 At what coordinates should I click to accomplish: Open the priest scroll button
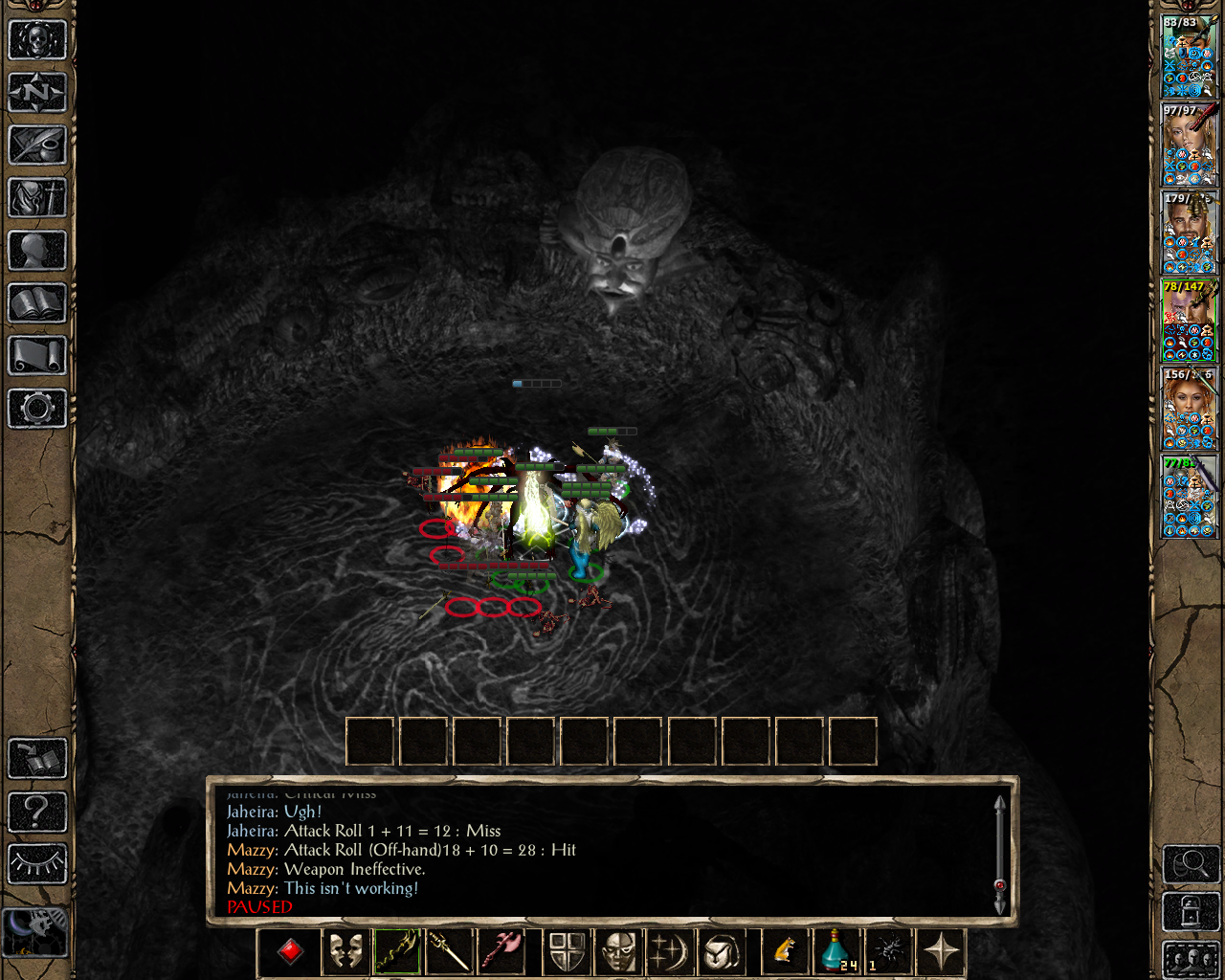pyautogui.click(x=37, y=356)
